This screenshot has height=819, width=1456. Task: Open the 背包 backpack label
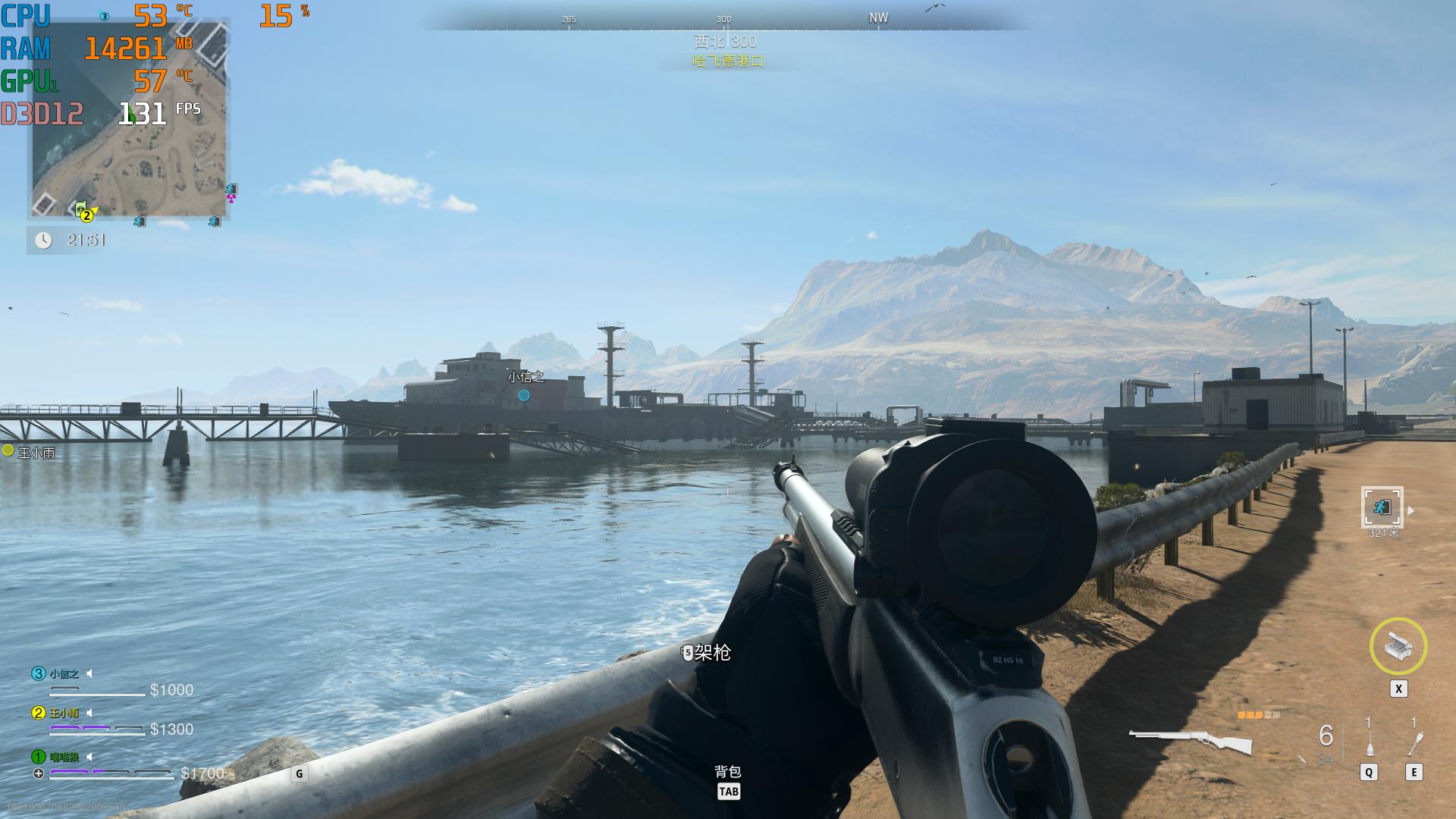(727, 772)
